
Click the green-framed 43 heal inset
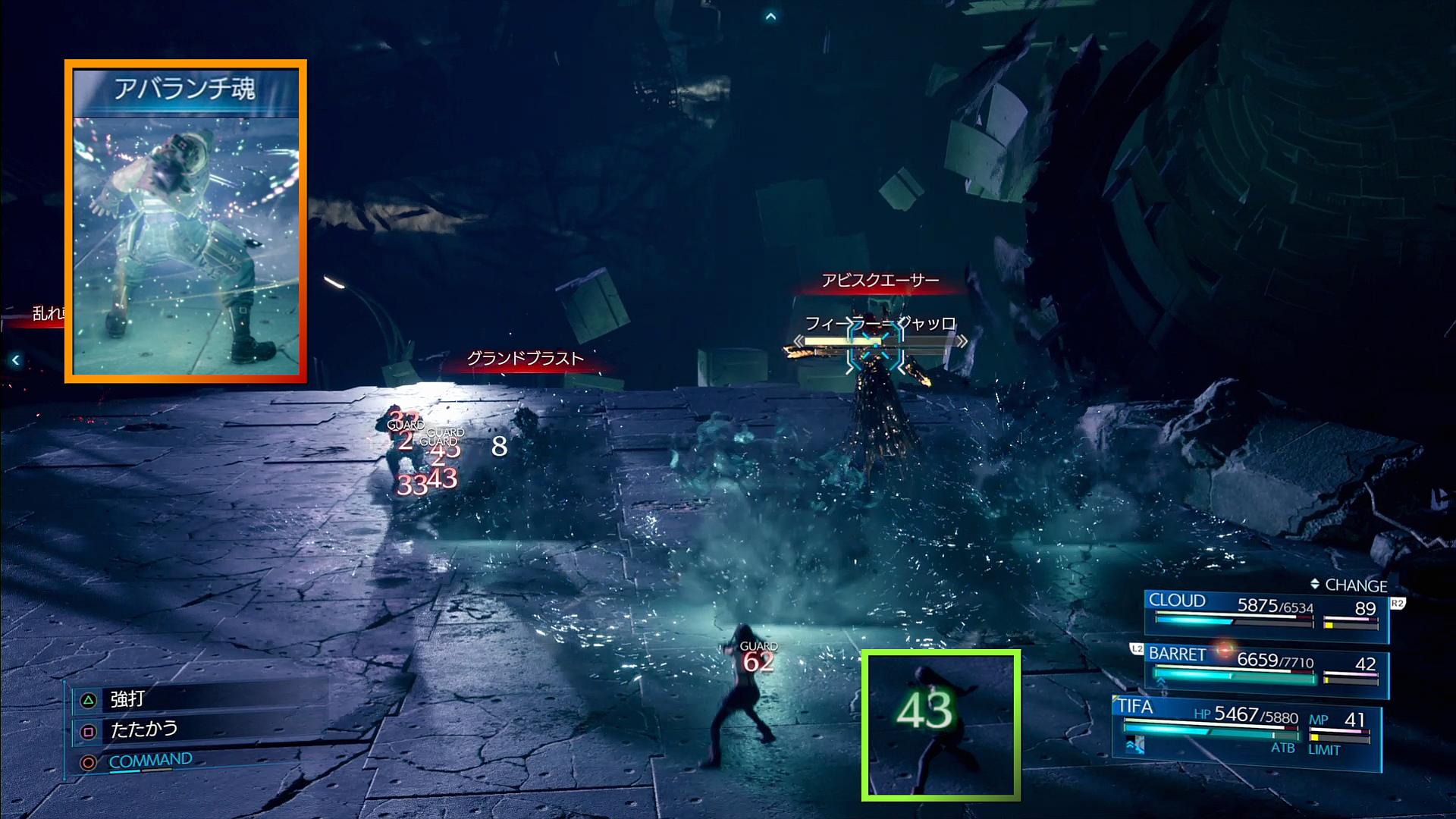[x=940, y=724]
